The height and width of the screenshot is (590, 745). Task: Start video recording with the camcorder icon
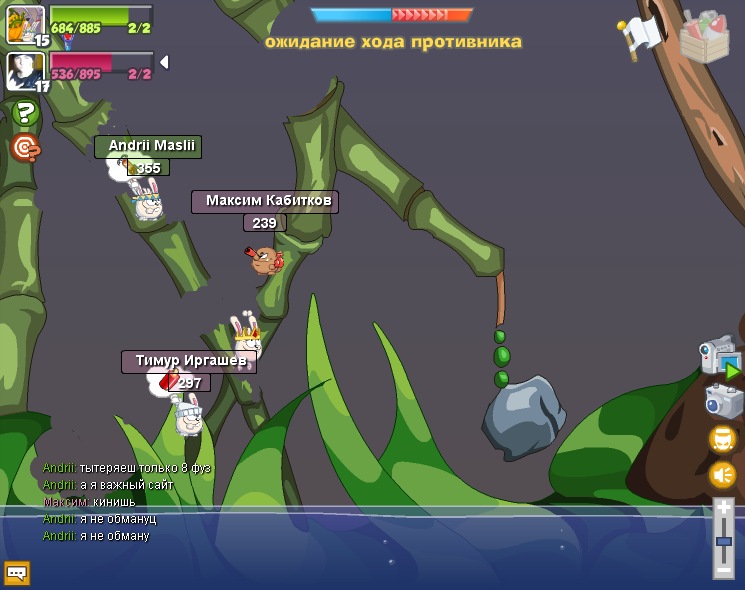(720, 357)
